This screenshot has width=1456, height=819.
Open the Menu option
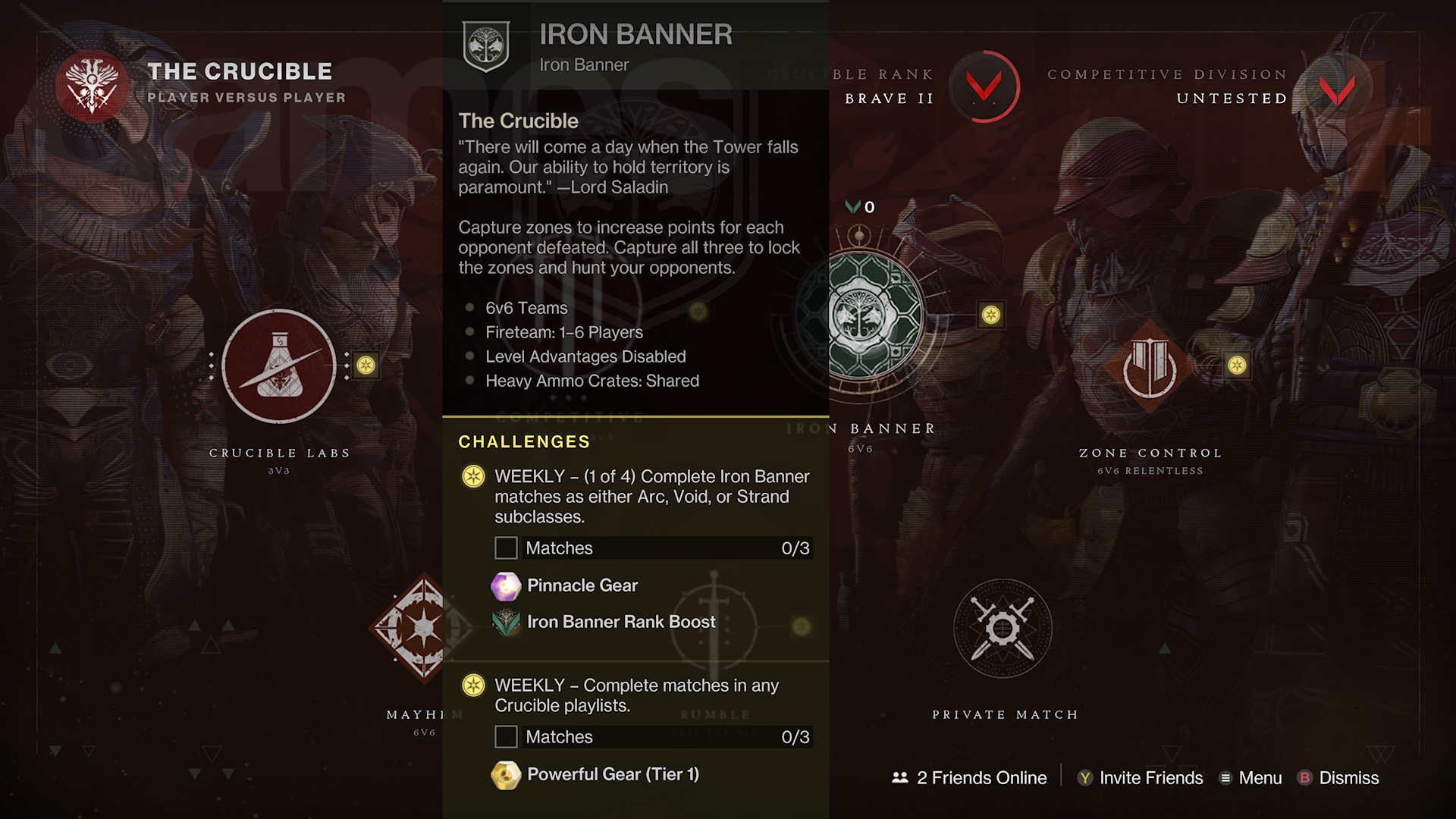[1250, 778]
